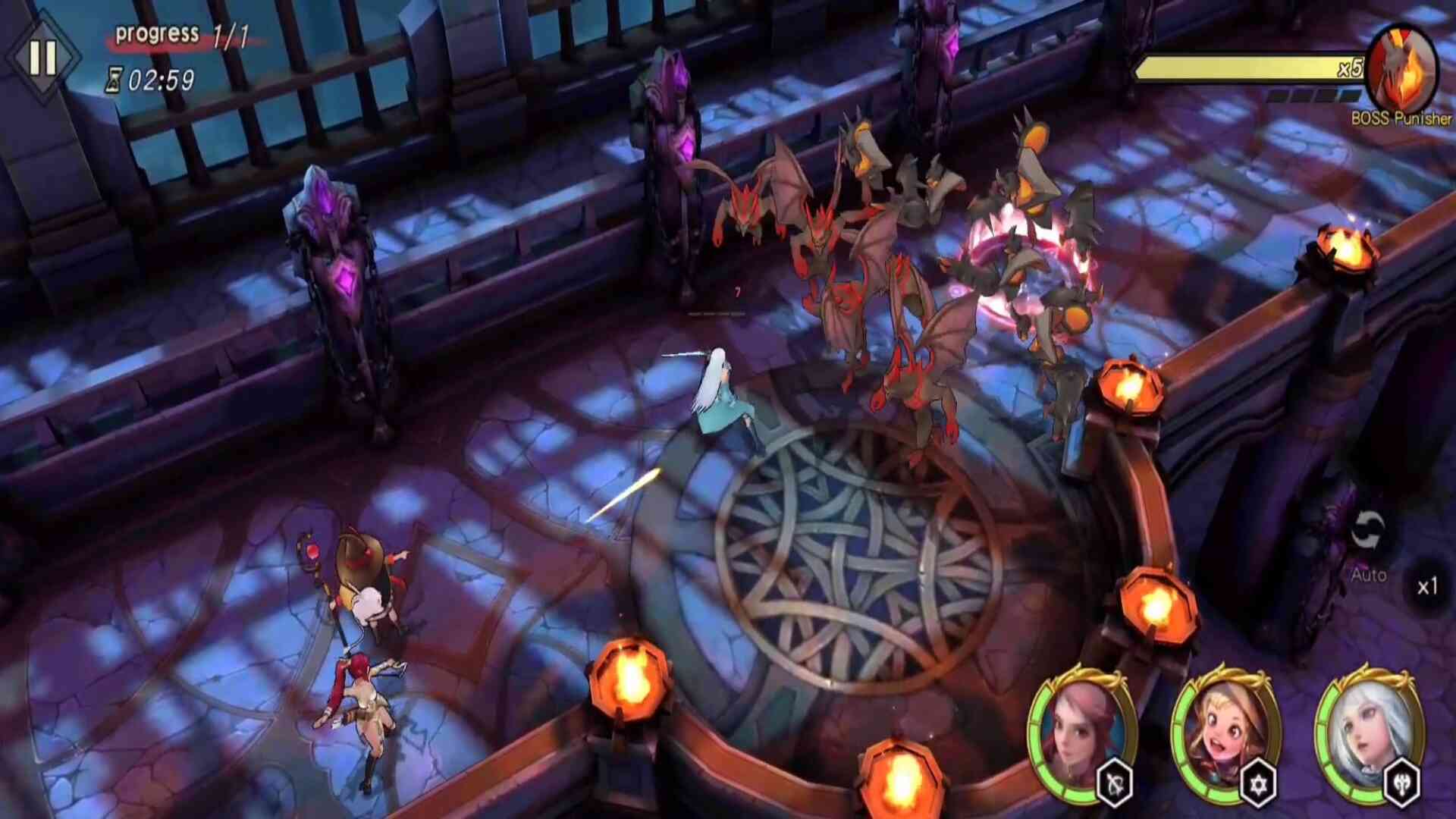
Task: Tap the BOSS Punisher portrait icon
Action: 1402,70
